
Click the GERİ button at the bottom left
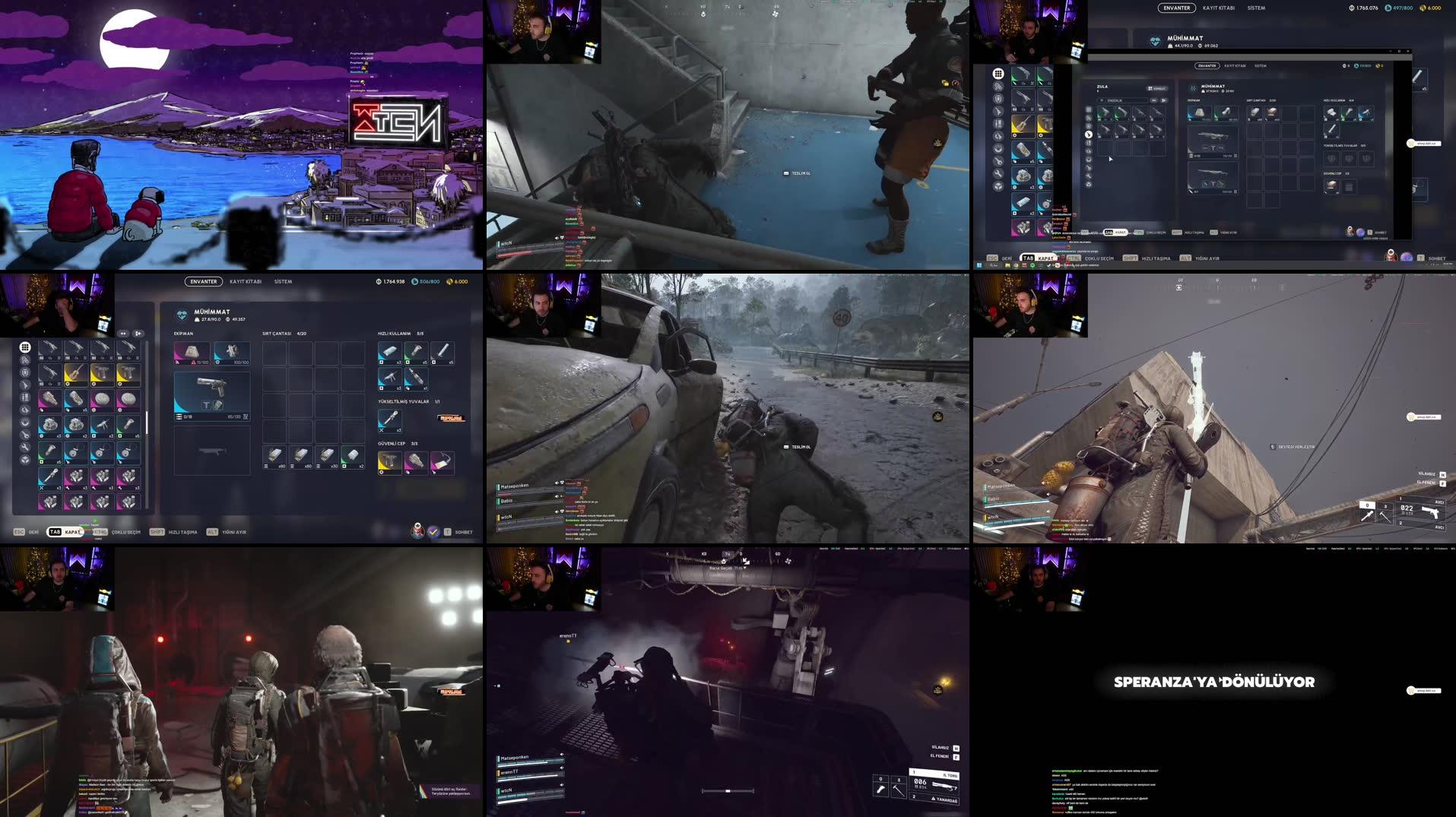[31, 533]
